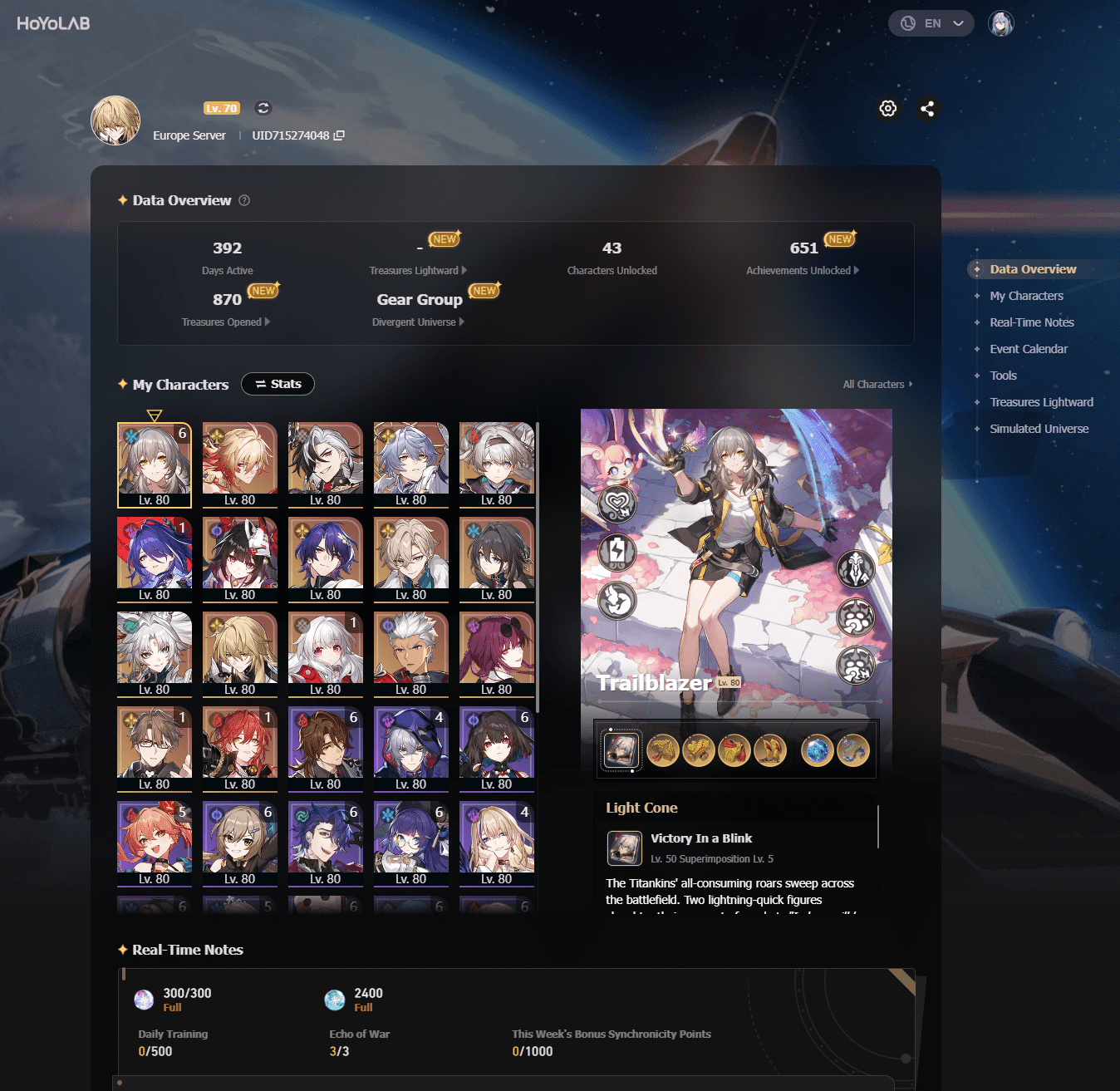1120x1091 pixels.
Task: Open the help icon beside Data Overview
Action: 243,199
